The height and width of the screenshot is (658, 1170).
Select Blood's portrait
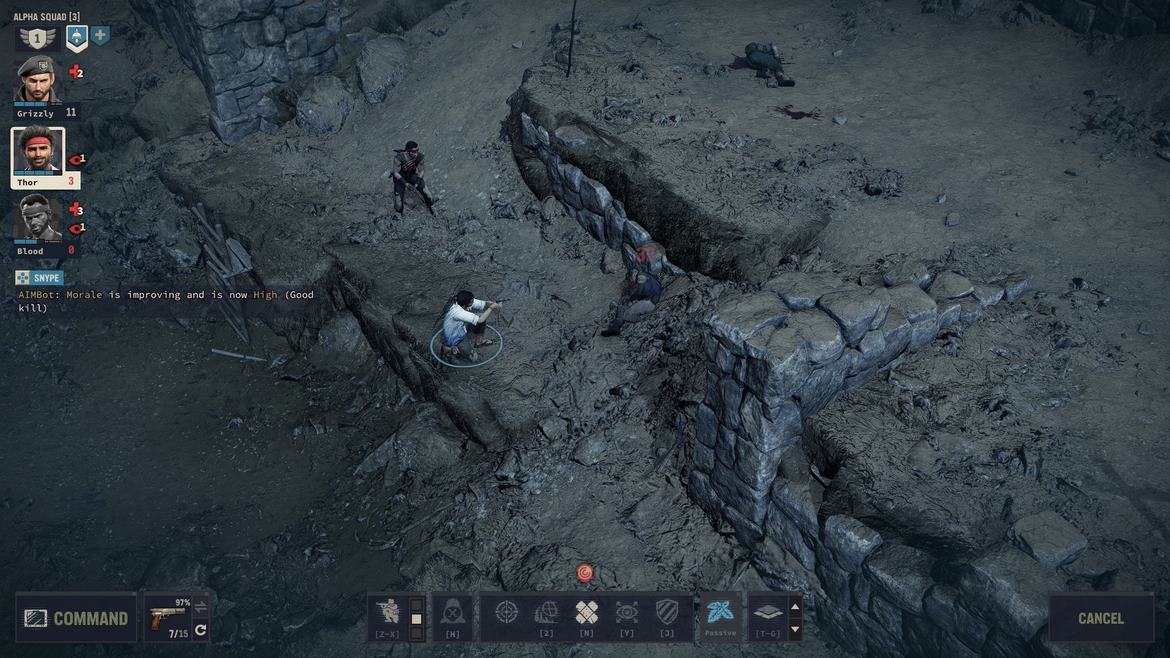tap(38, 219)
